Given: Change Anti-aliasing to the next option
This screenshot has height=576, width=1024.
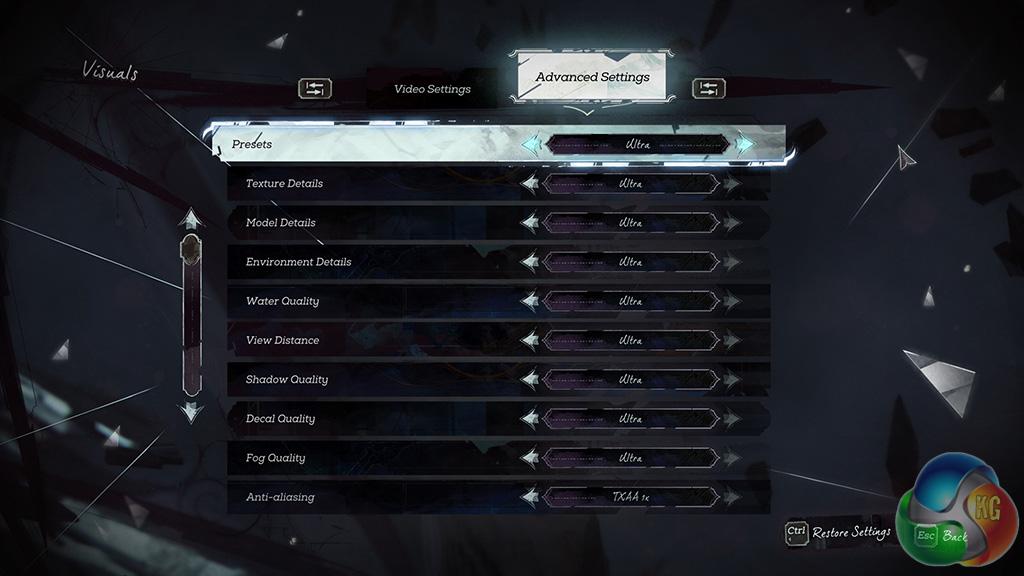Looking at the screenshot, I should coord(732,497).
